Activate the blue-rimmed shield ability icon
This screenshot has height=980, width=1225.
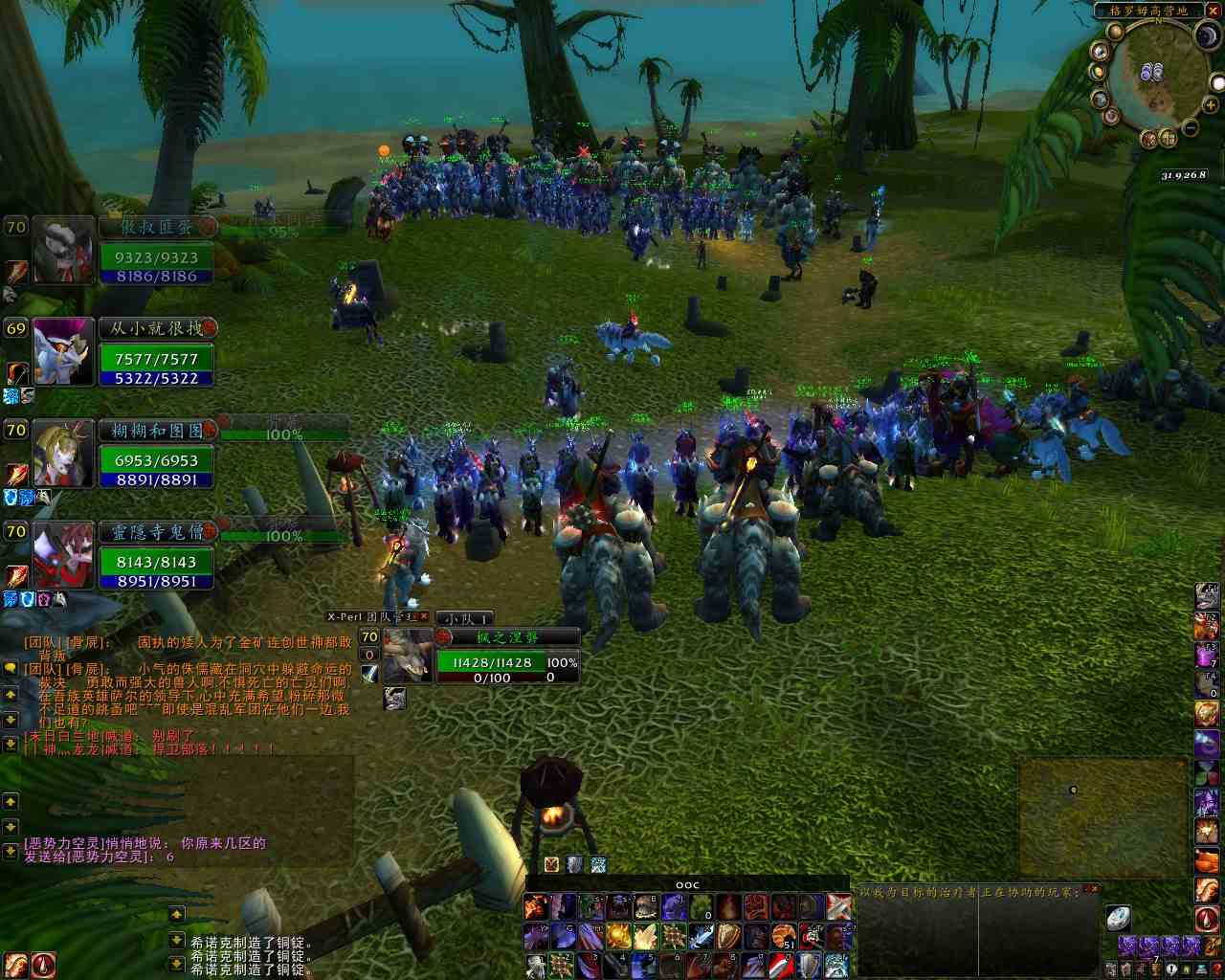click(x=810, y=964)
